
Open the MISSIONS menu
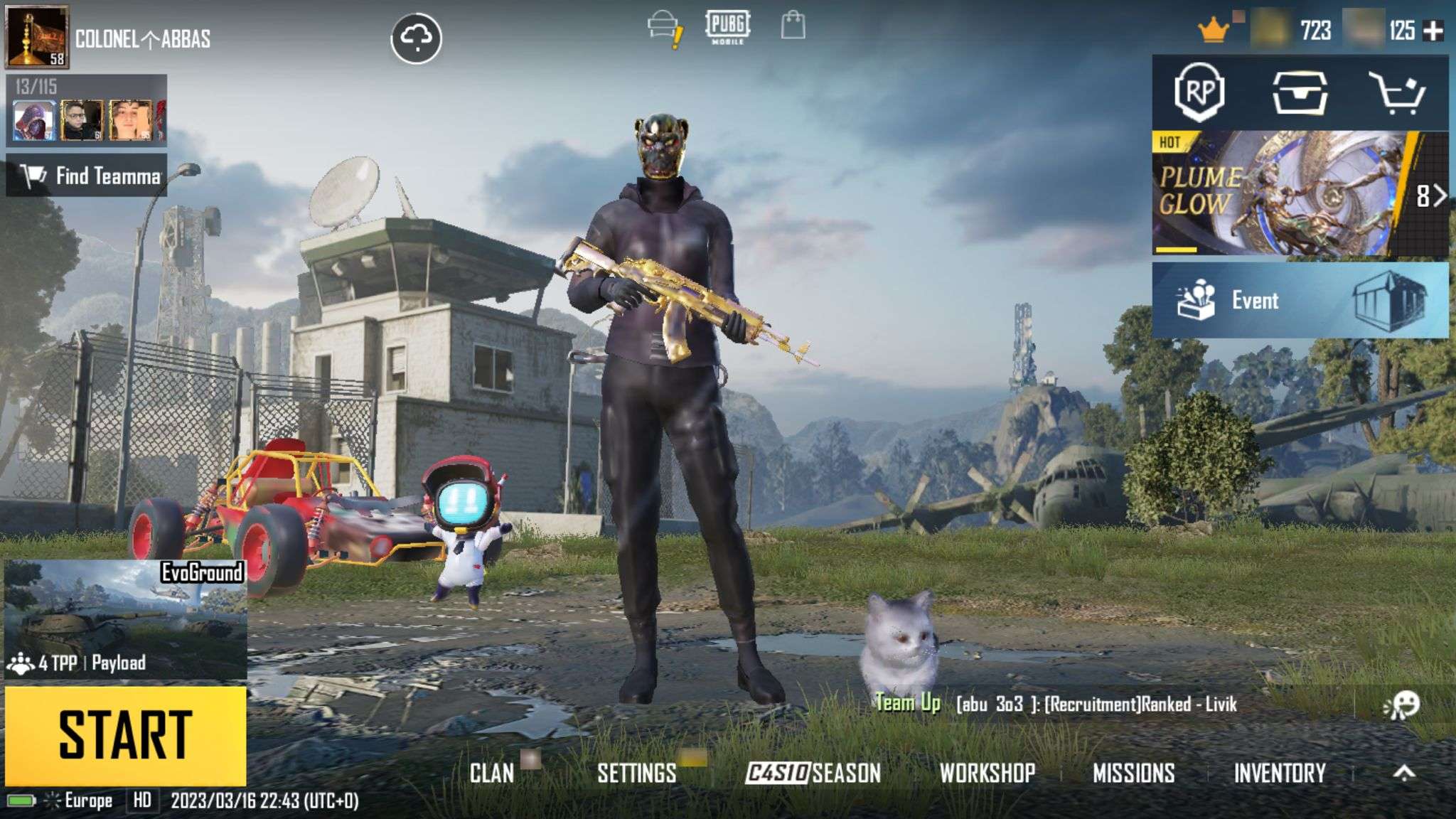coord(1133,773)
